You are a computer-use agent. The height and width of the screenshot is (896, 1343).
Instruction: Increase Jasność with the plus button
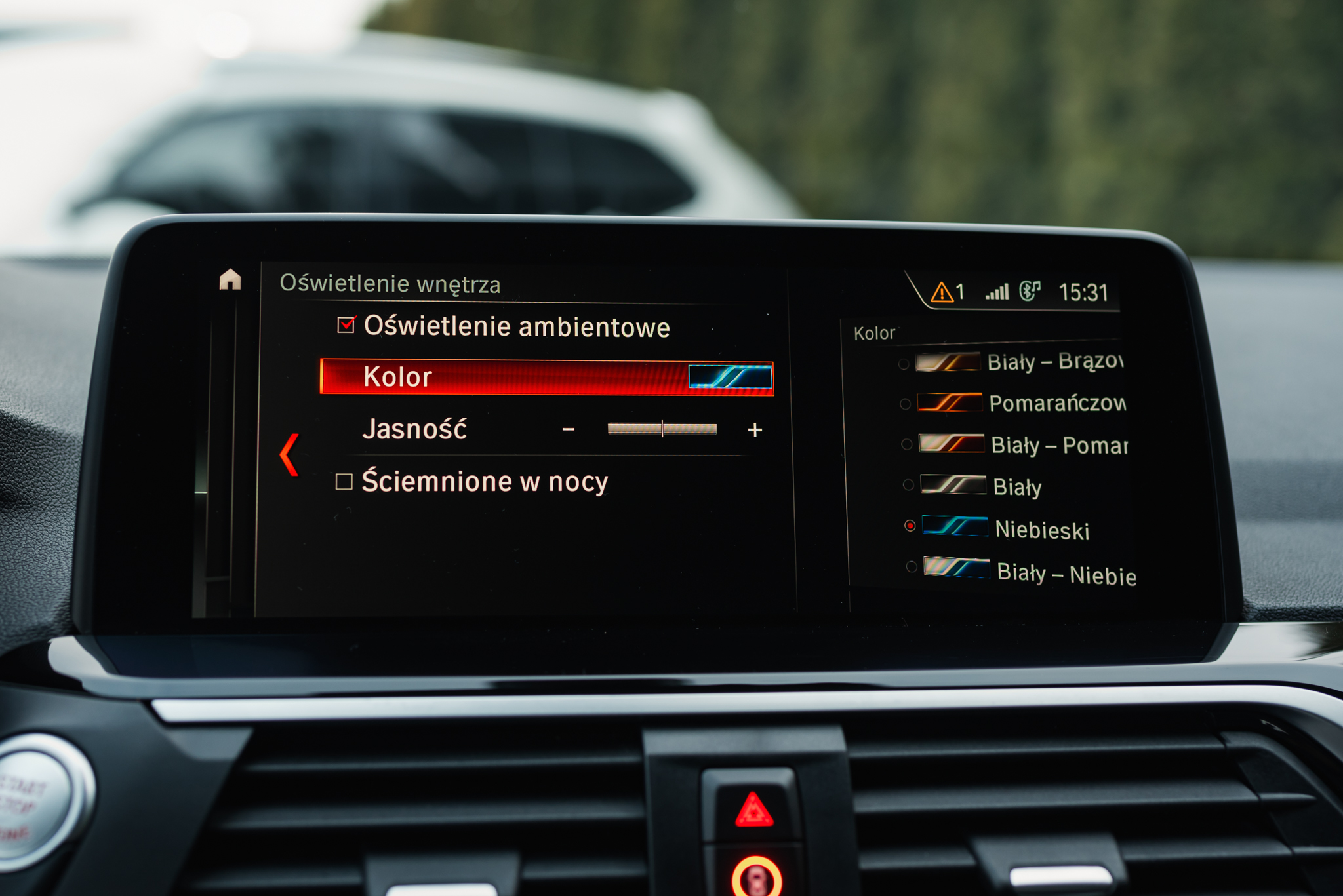click(755, 430)
